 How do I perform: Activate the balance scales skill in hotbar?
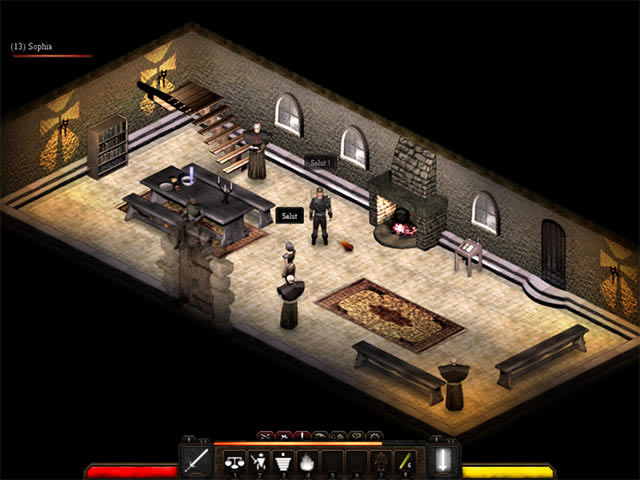coord(236,461)
